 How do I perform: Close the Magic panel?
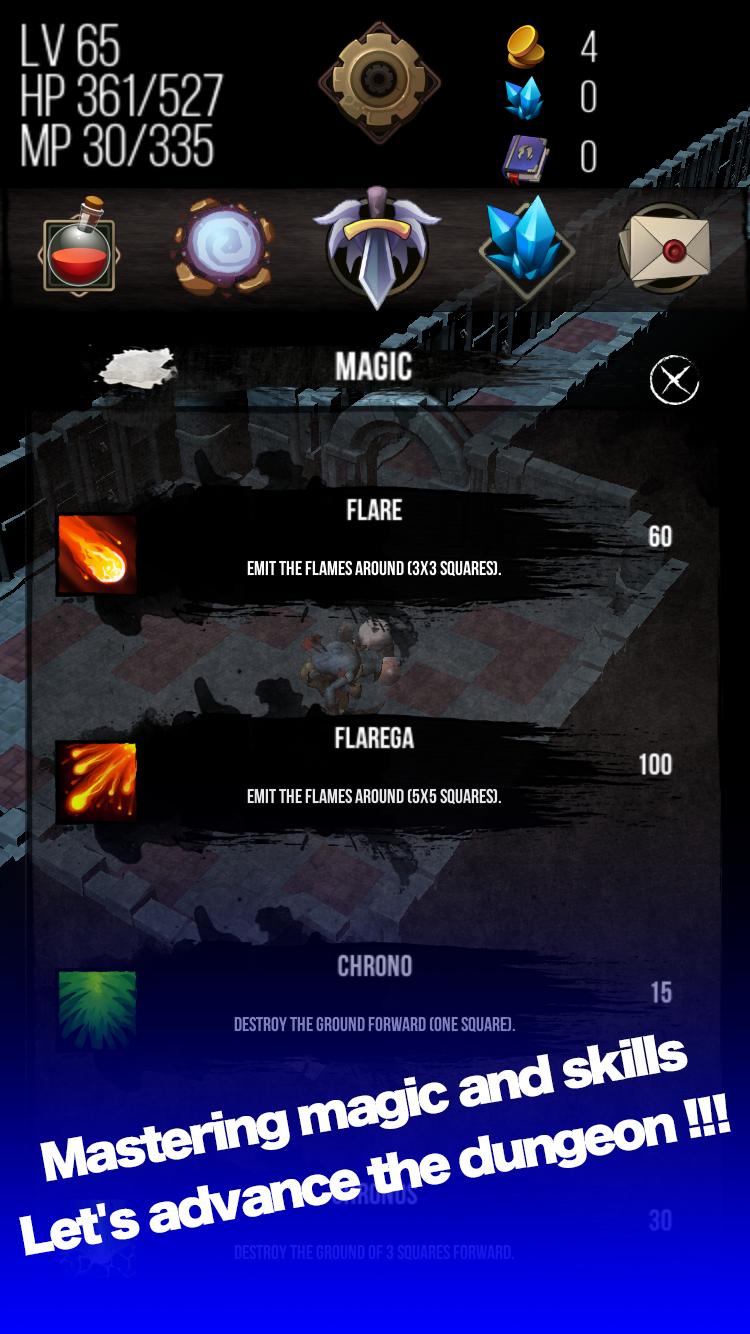click(674, 381)
